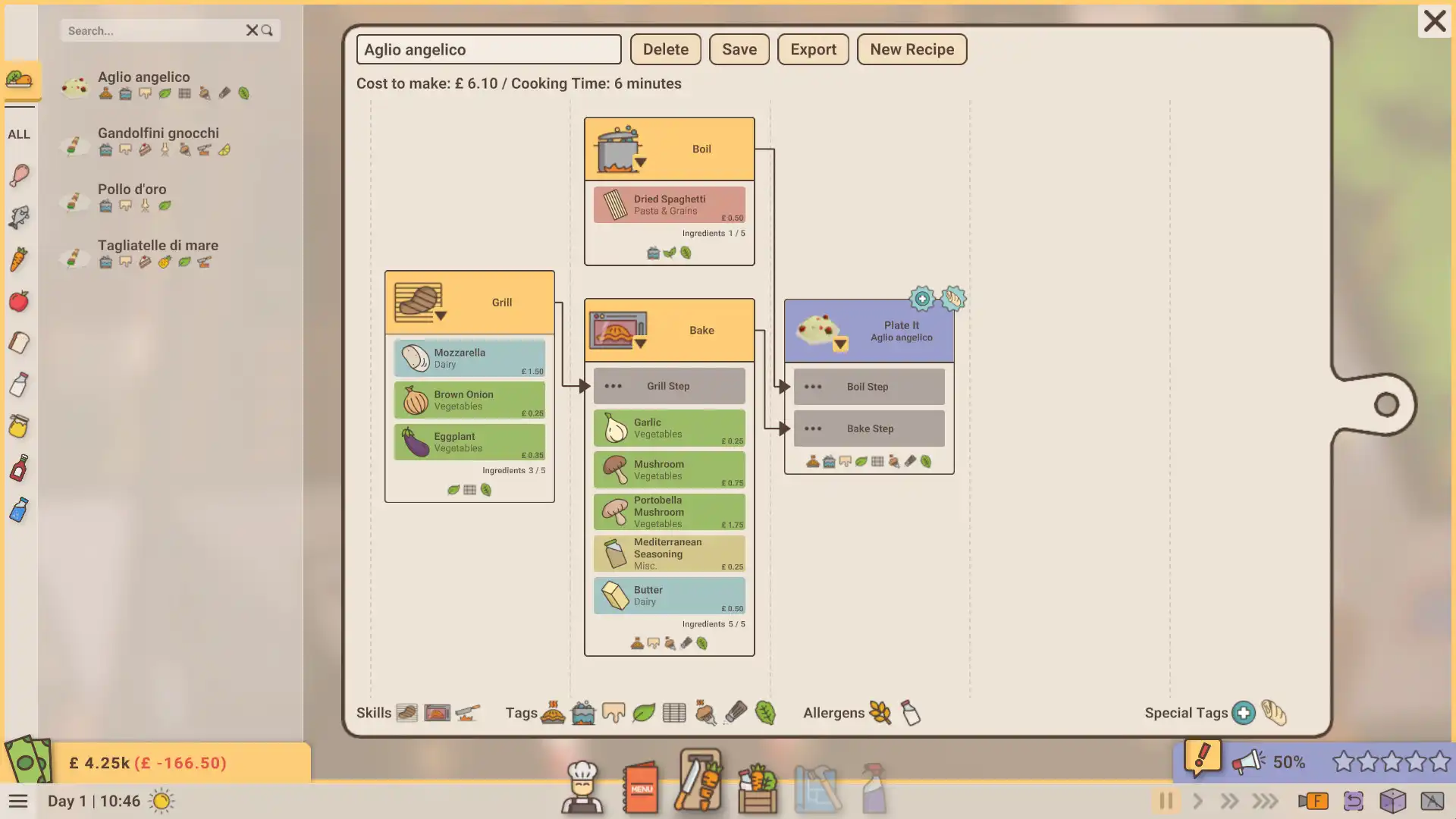This screenshot has height=819, width=1456.
Task: Select the cleaning spray bottle icon
Action: pos(874,786)
